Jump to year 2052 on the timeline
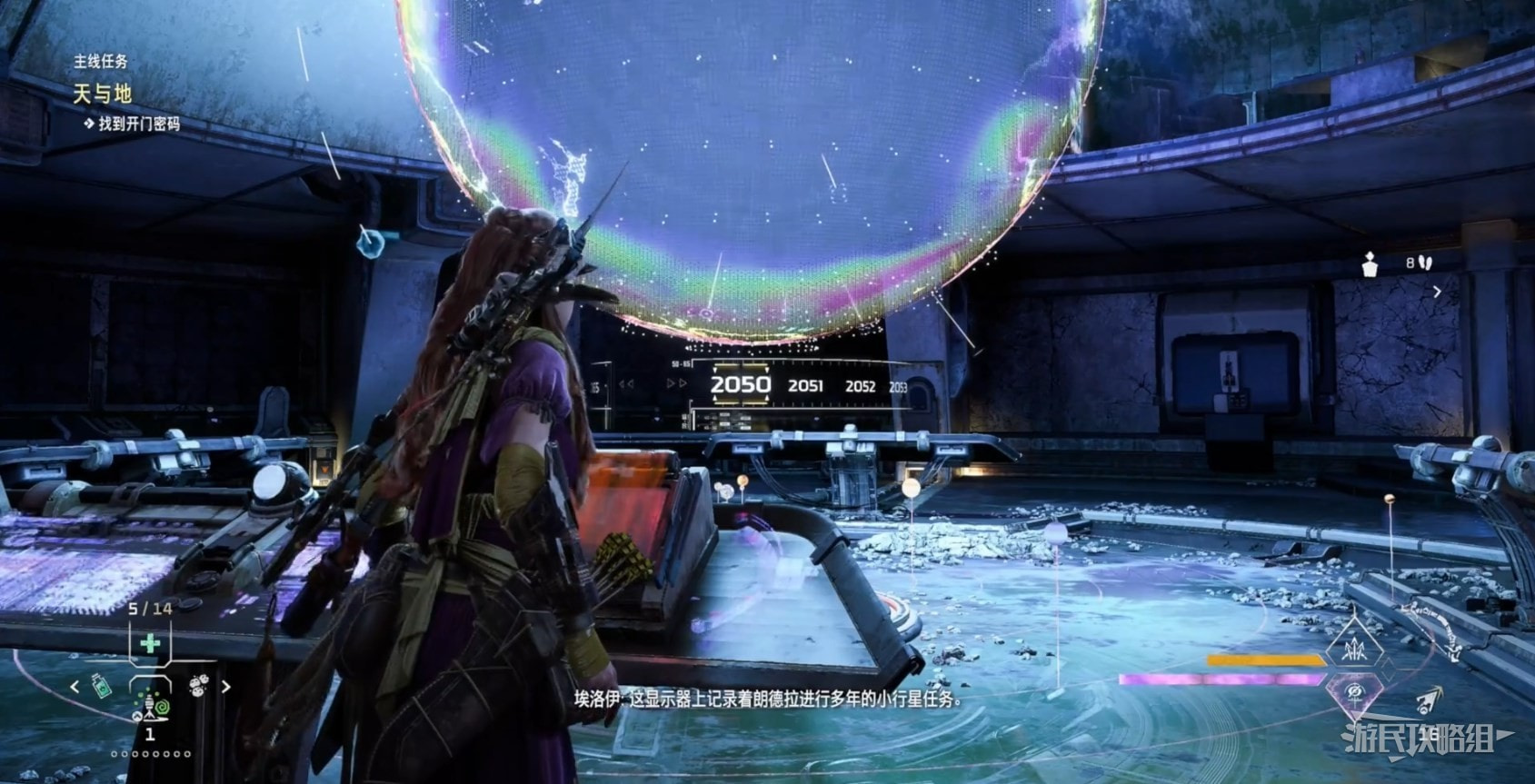Screen dimensions: 1535x784 [860, 386]
